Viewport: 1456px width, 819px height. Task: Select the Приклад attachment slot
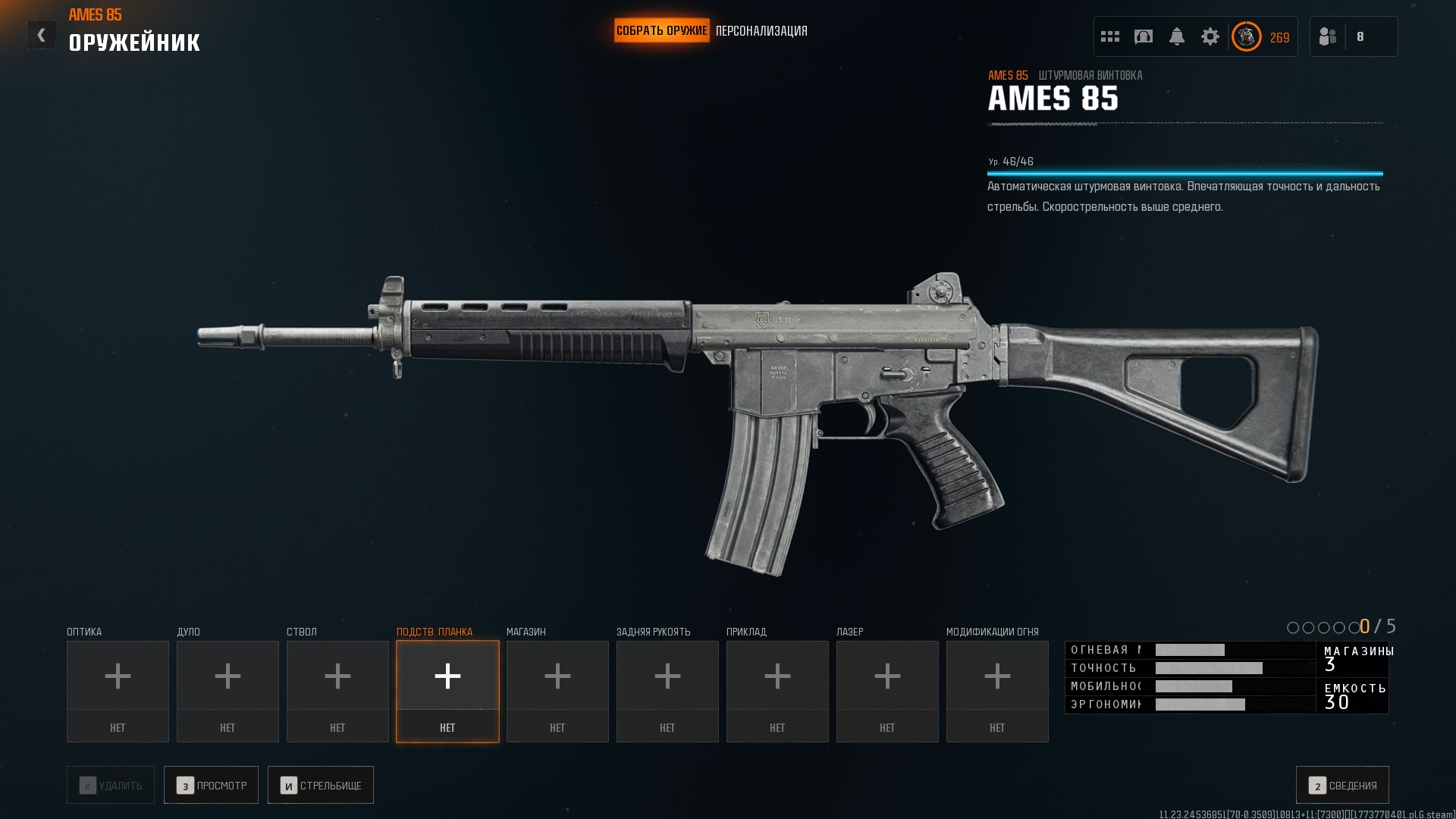click(x=777, y=691)
